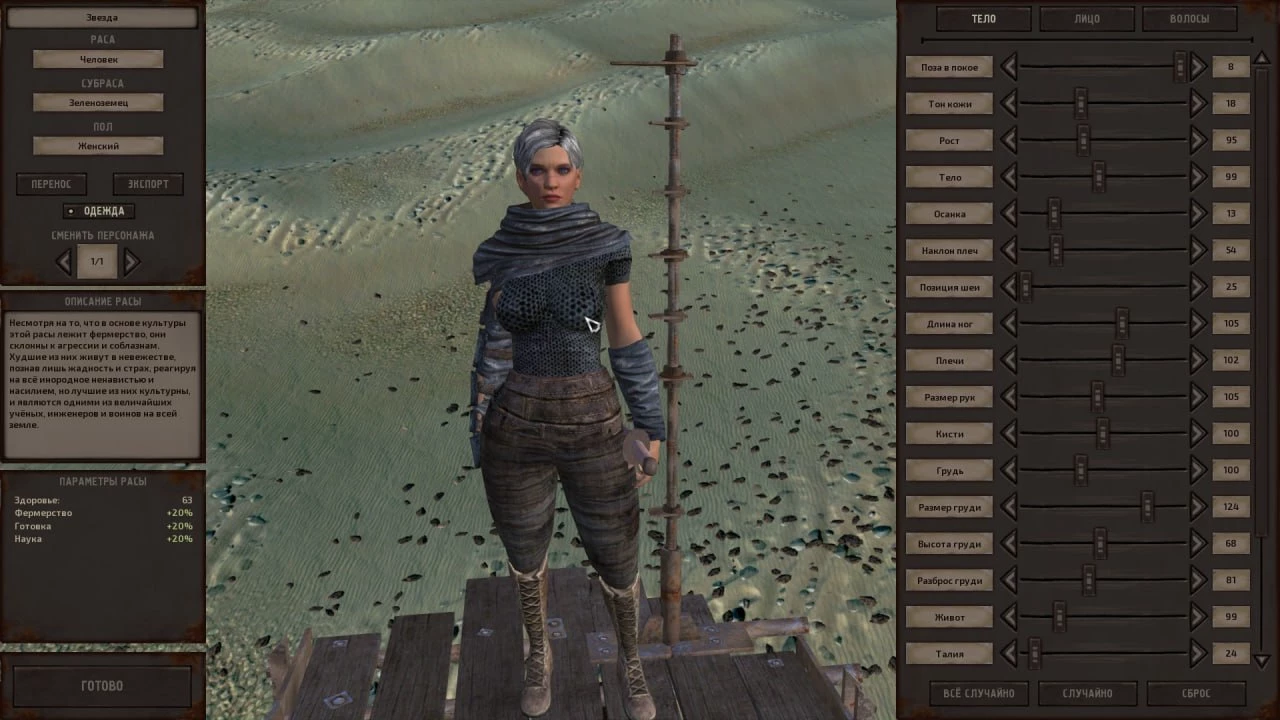Open the Волосы tab
1280x720 pixels.
tap(1189, 19)
